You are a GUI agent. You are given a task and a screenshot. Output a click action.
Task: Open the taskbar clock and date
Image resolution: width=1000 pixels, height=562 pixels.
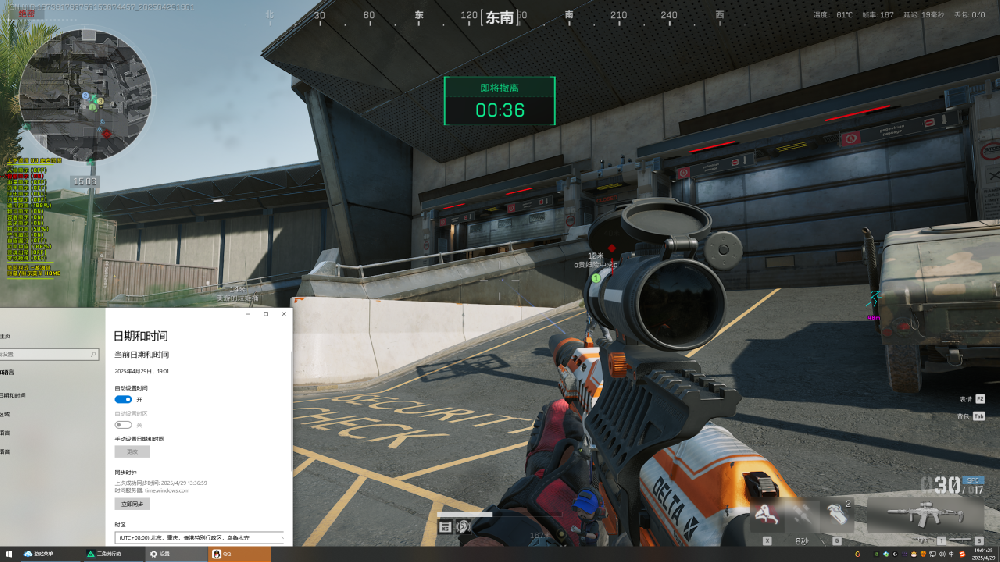[983, 553]
